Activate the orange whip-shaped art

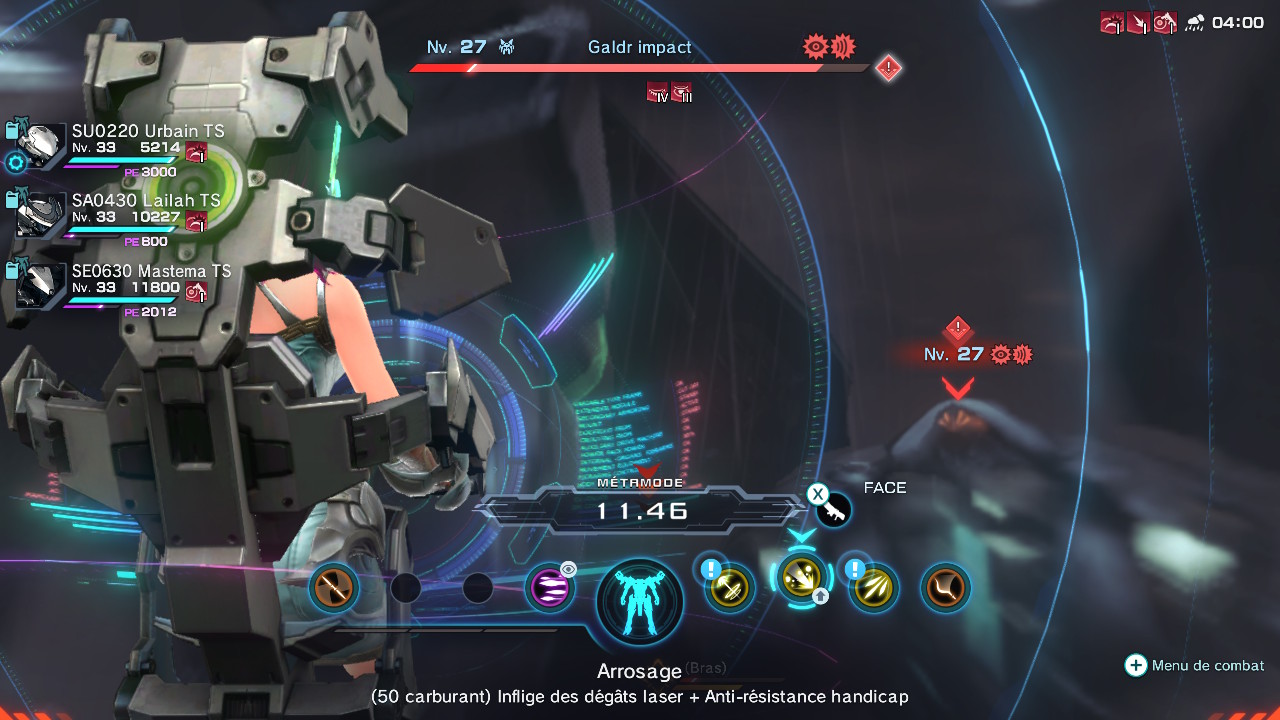[x=945, y=588]
